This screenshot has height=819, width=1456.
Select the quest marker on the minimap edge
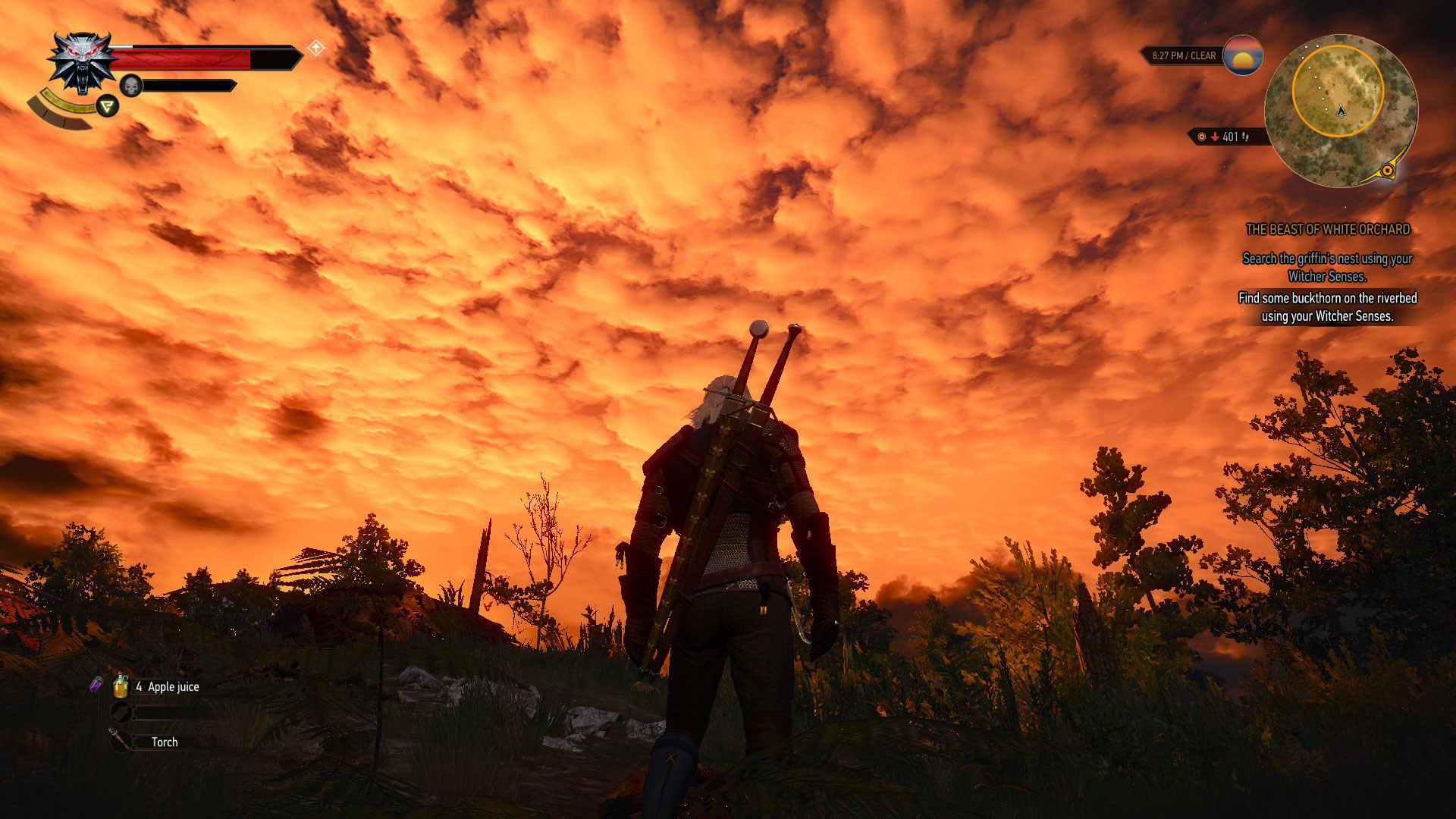tap(1388, 169)
